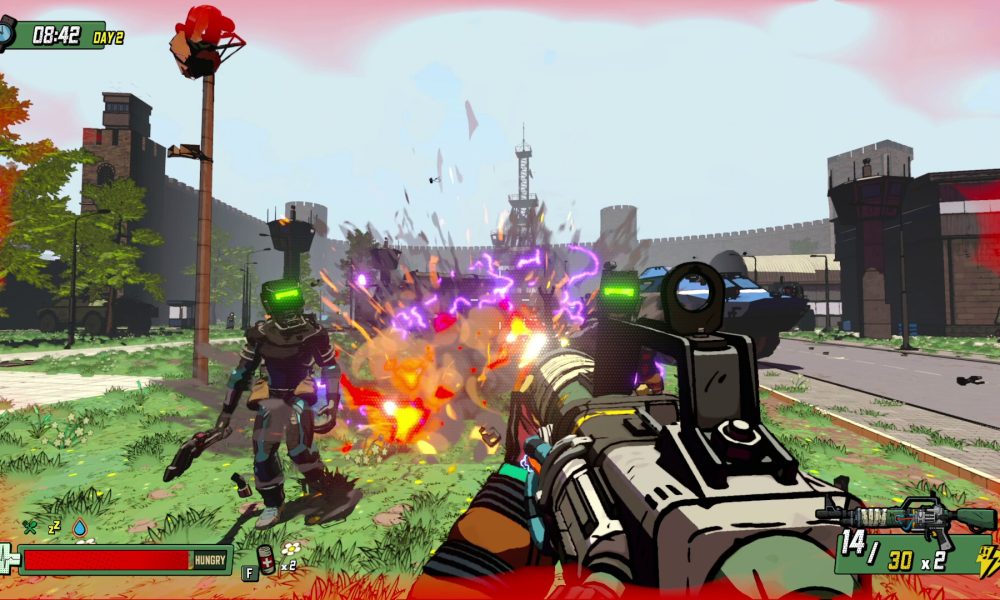The image size is (1000, 600).
Task: Select the health canister item icon
Action: [x=266, y=559]
